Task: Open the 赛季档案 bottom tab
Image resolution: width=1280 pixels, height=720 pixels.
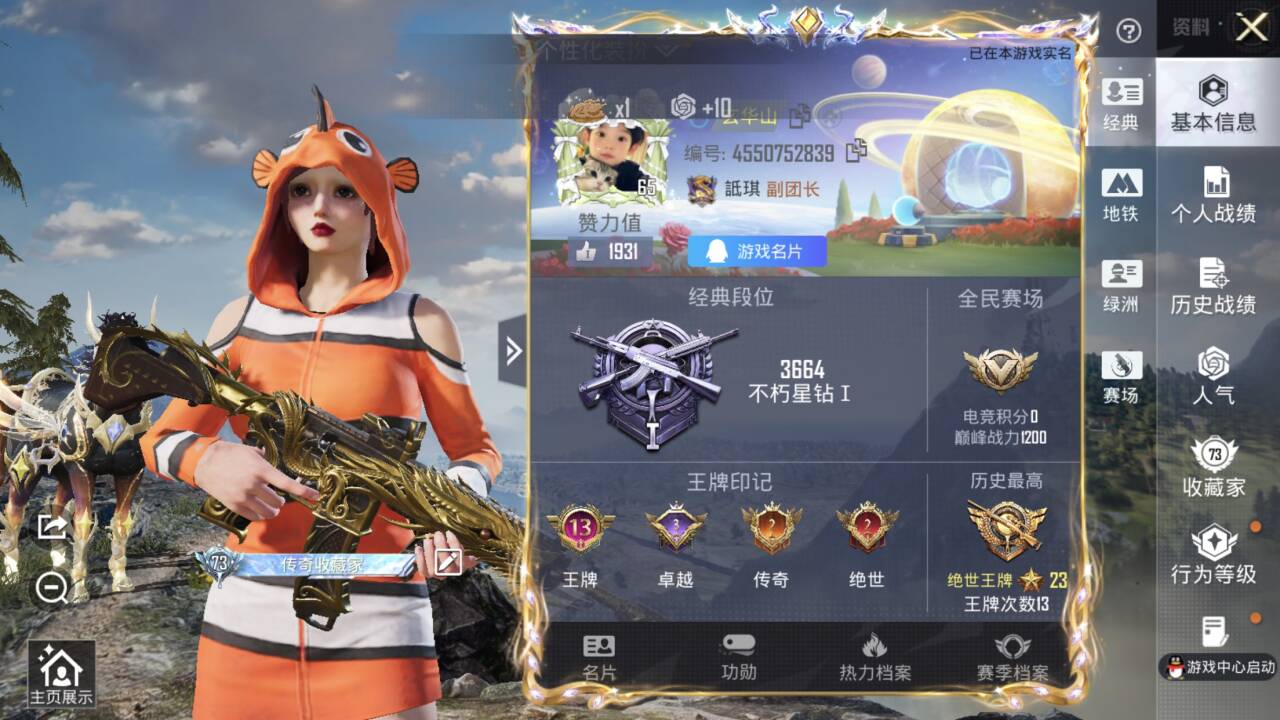Action: pyautogui.click(x=1012, y=657)
